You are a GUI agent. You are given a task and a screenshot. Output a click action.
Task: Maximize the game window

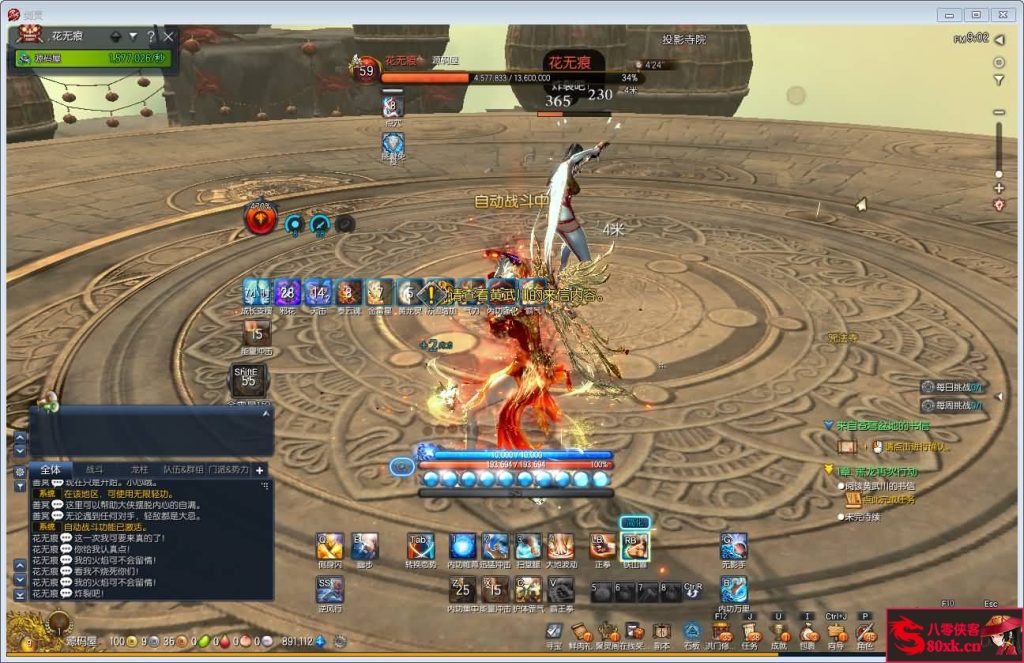976,15
